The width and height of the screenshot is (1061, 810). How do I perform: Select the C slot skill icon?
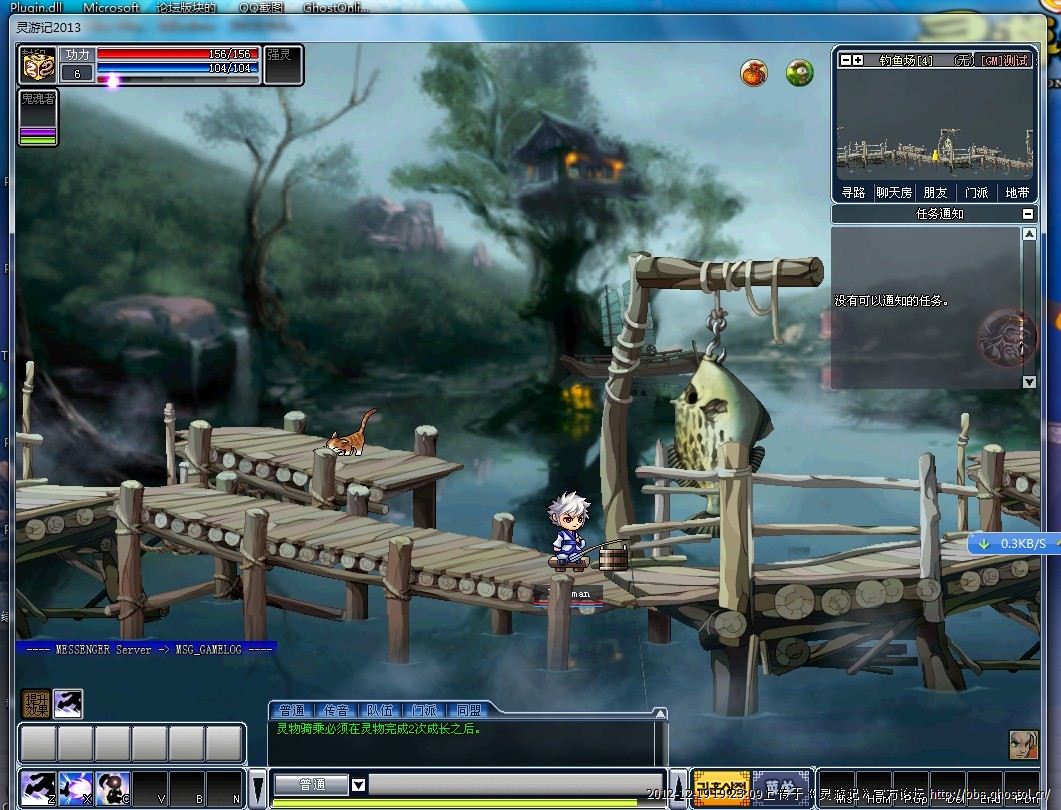click(x=112, y=786)
